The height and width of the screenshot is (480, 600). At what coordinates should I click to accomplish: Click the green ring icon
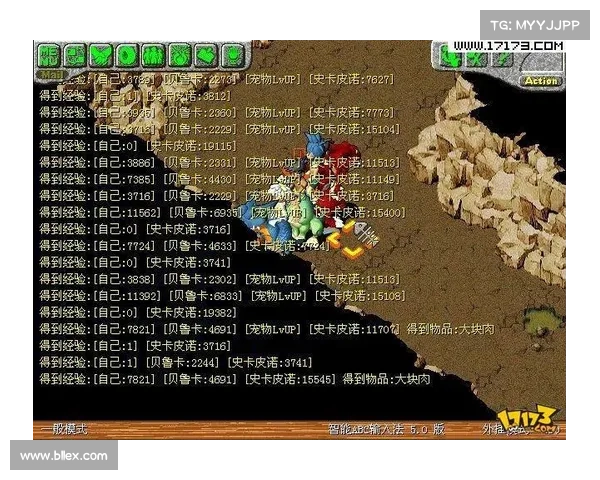(127, 54)
